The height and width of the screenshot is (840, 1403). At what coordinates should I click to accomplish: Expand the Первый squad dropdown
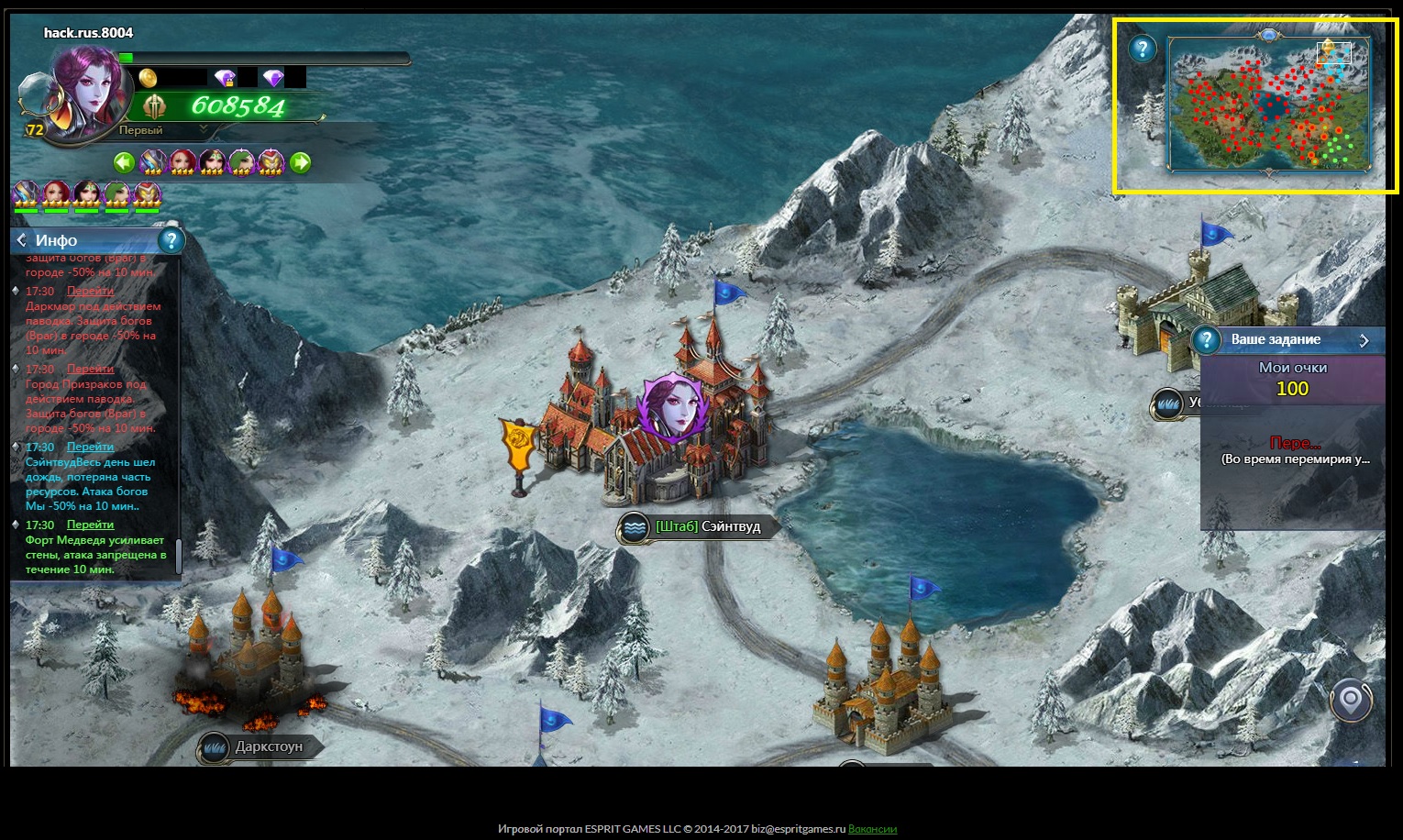coord(204,130)
